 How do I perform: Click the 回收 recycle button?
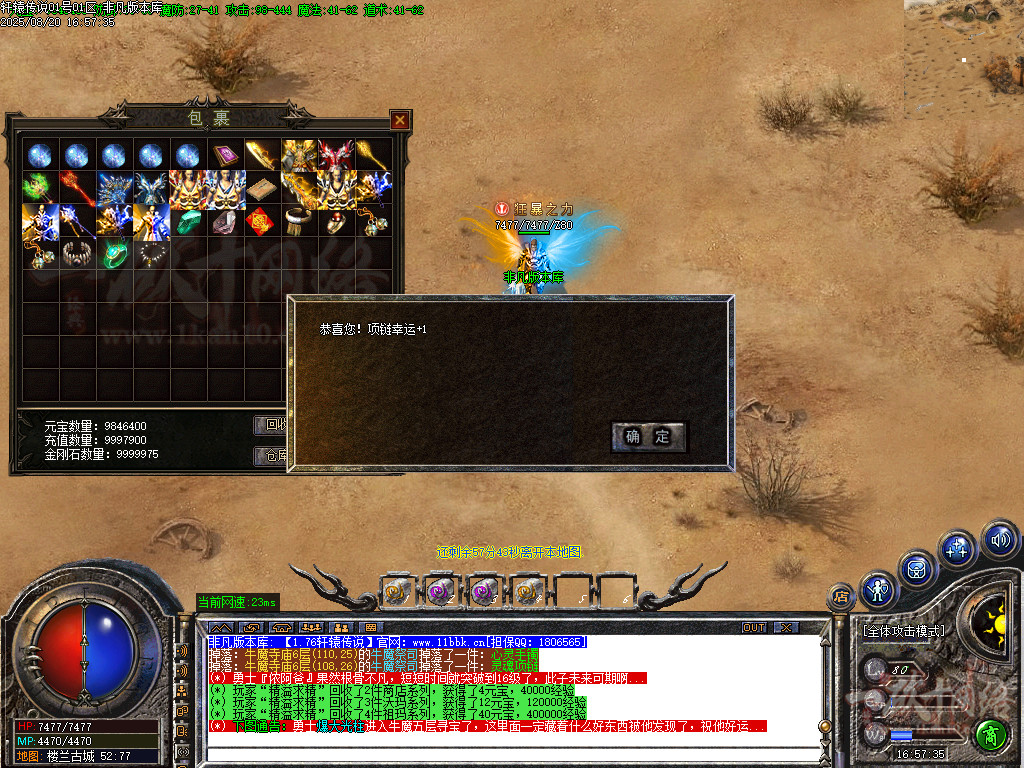tap(272, 424)
